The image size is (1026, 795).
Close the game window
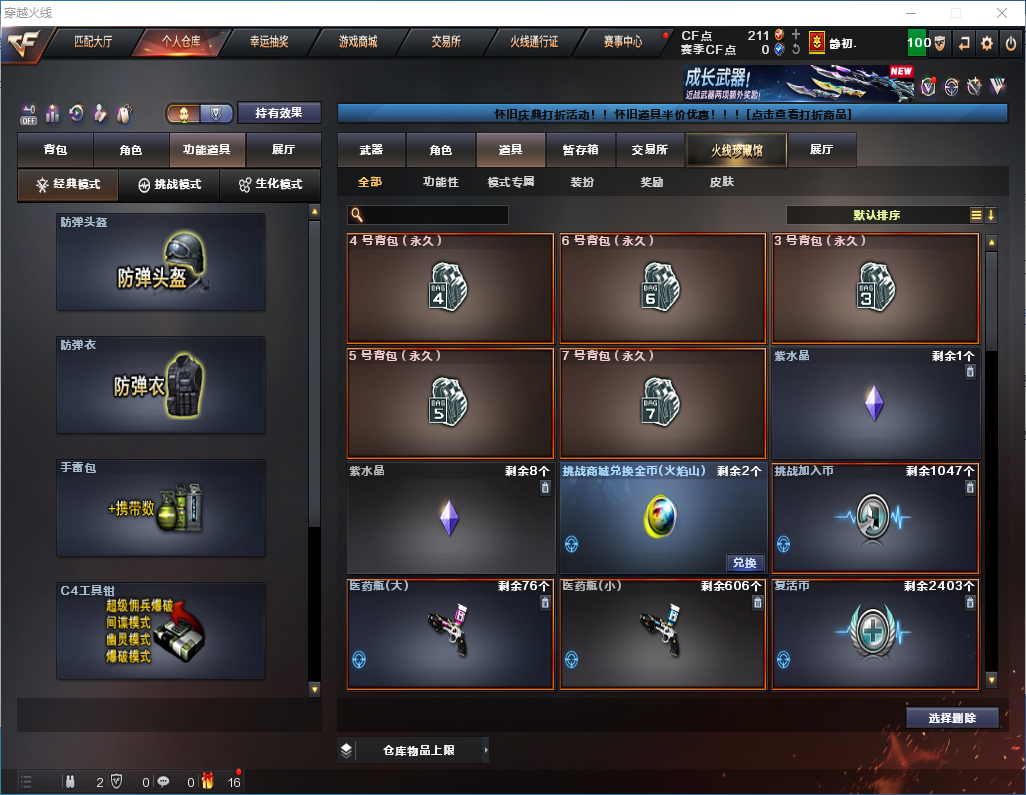tap(1001, 13)
